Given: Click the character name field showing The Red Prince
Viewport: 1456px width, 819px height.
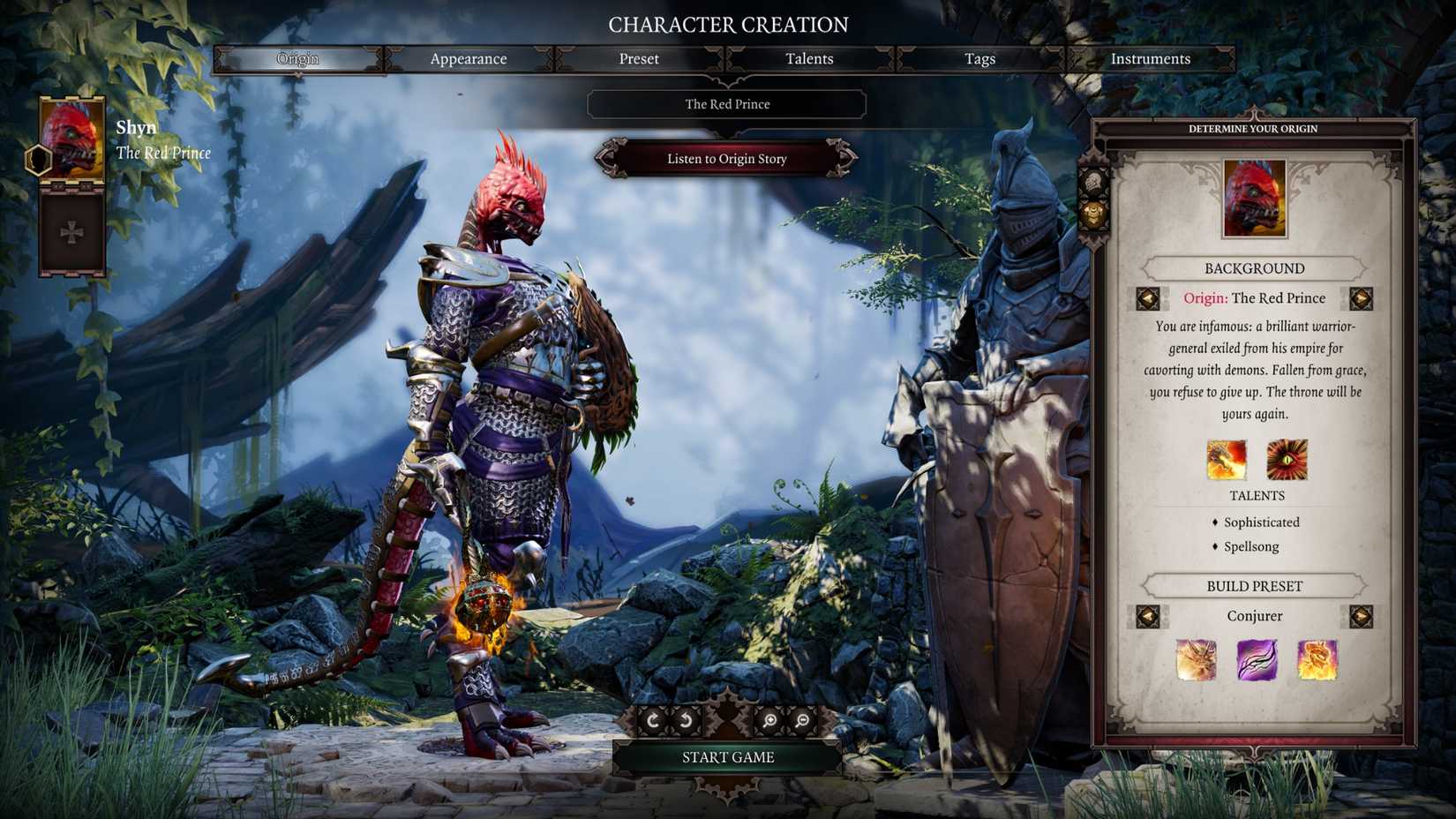Looking at the screenshot, I should (725, 104).
